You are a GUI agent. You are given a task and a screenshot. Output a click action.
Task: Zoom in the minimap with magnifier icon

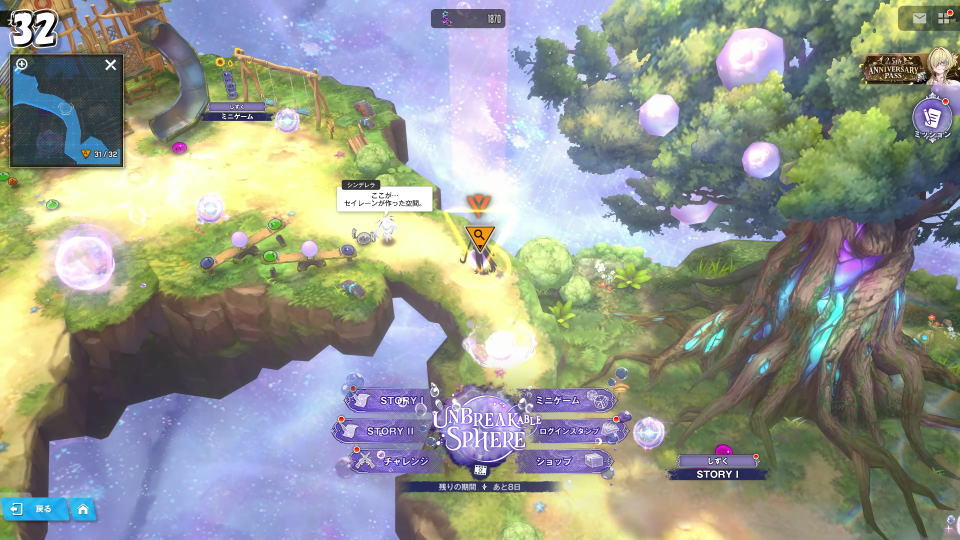22,65
